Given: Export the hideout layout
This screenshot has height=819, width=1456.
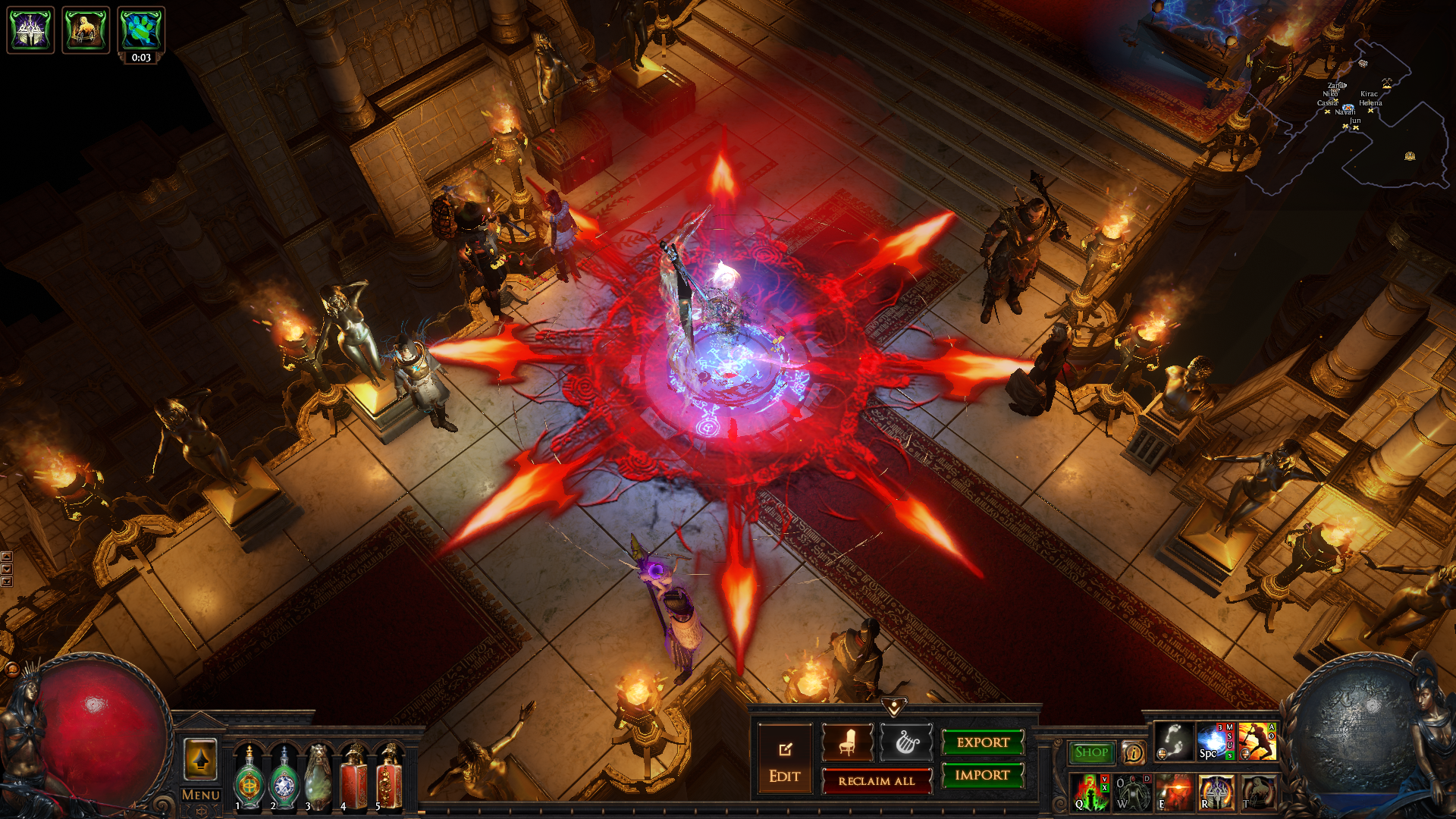Looking at the screenshot, I should (x=983, y=742).
